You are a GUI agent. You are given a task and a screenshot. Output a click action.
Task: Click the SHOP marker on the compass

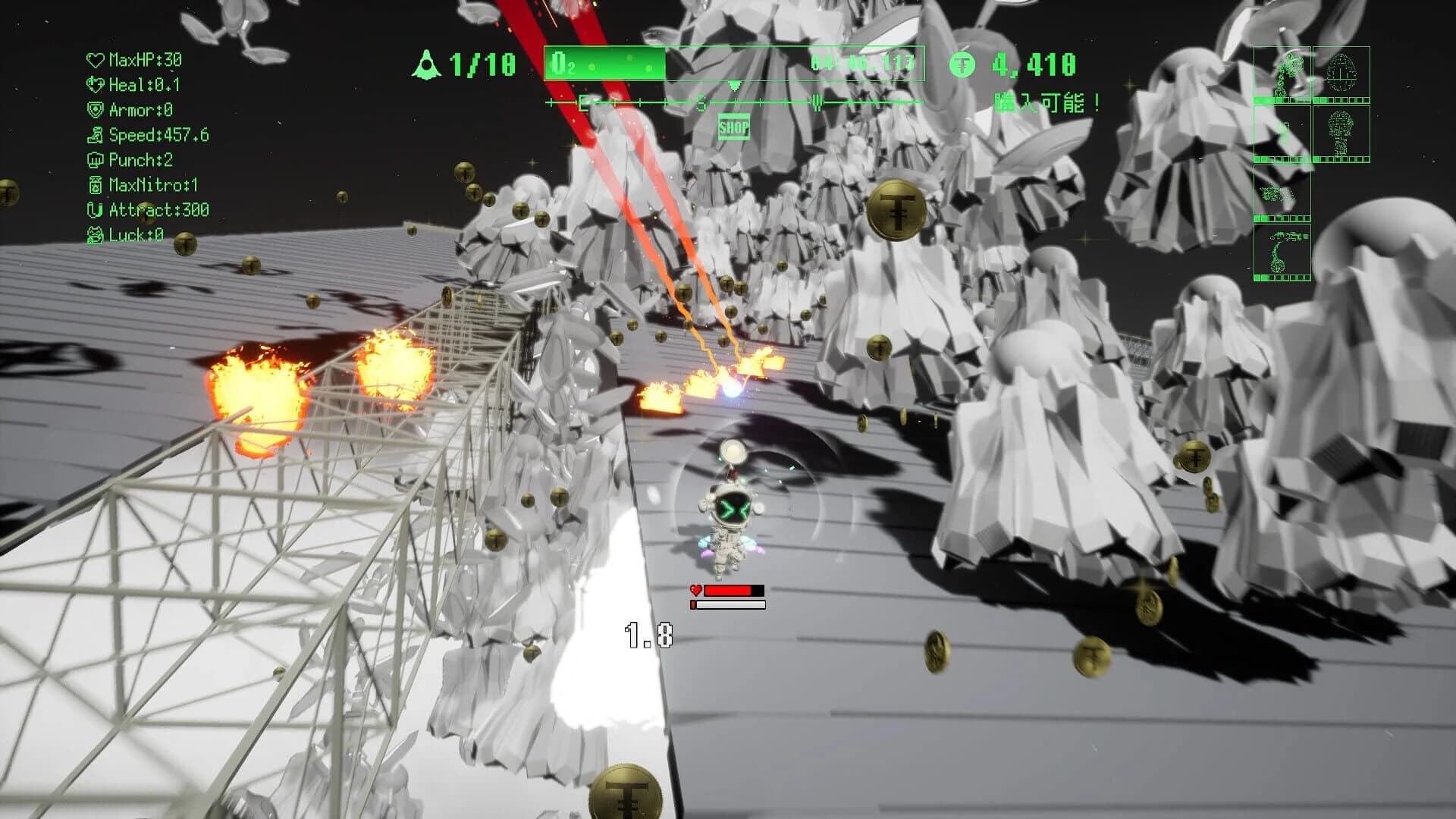[x=733, y=127]
